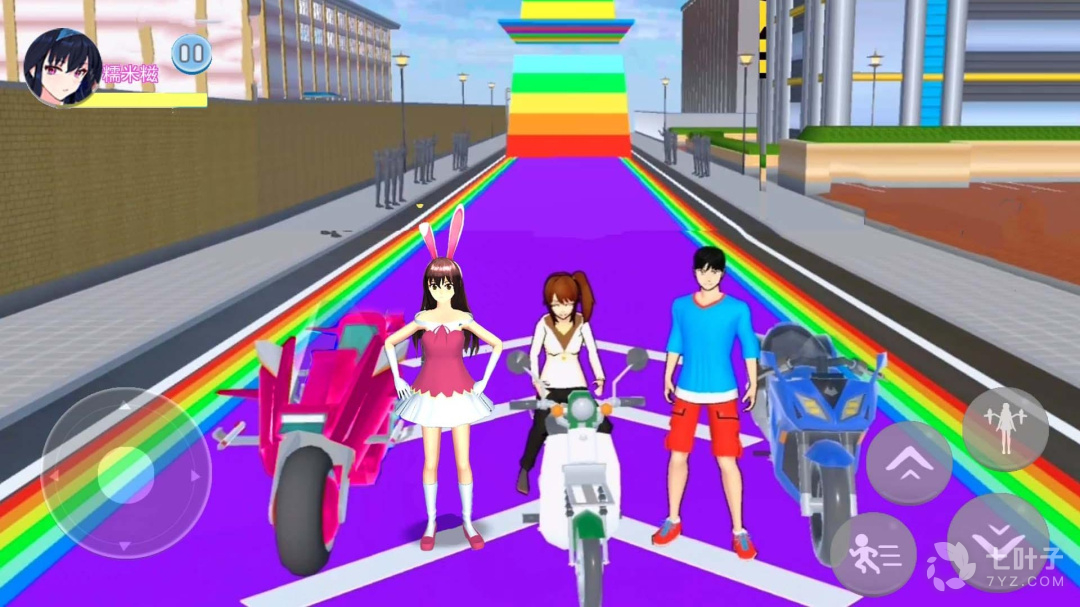Toggle the running figure sprint button
This screenshot has height=607, width=1080.
point(872,554)
